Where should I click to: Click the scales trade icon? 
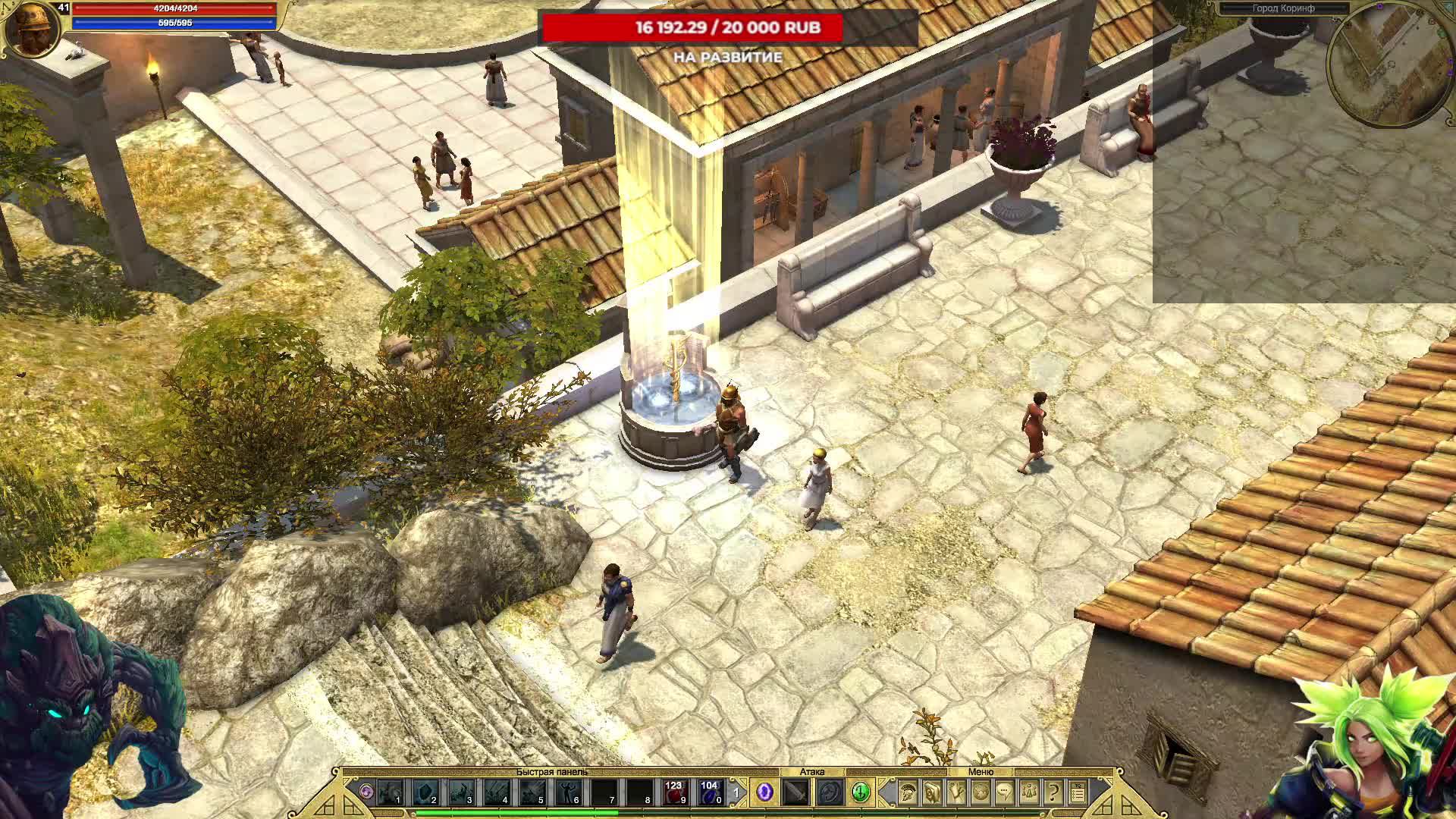[1028, 791]
